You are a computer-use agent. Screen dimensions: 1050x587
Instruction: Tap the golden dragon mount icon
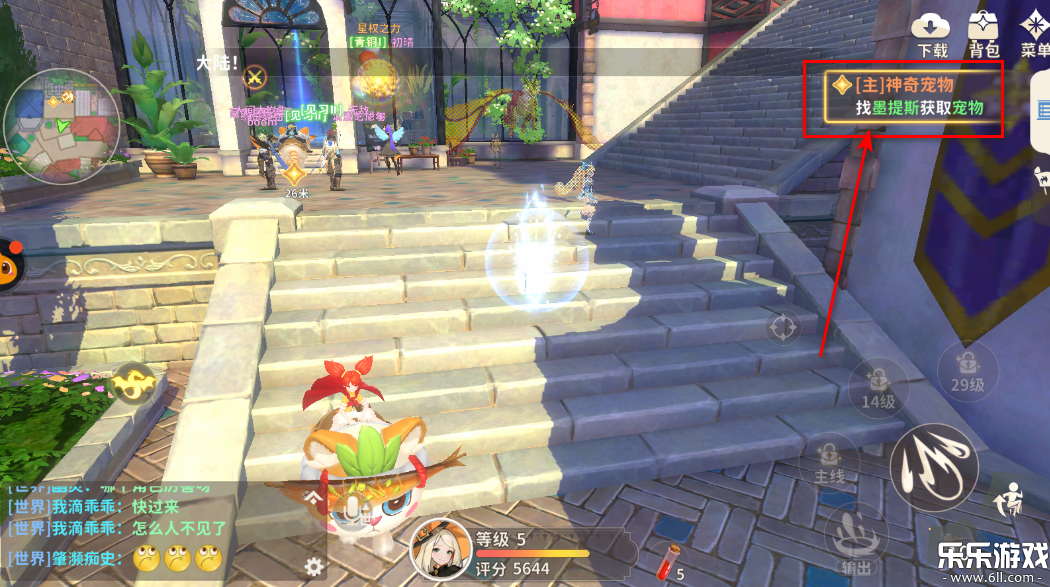(132, 383)
